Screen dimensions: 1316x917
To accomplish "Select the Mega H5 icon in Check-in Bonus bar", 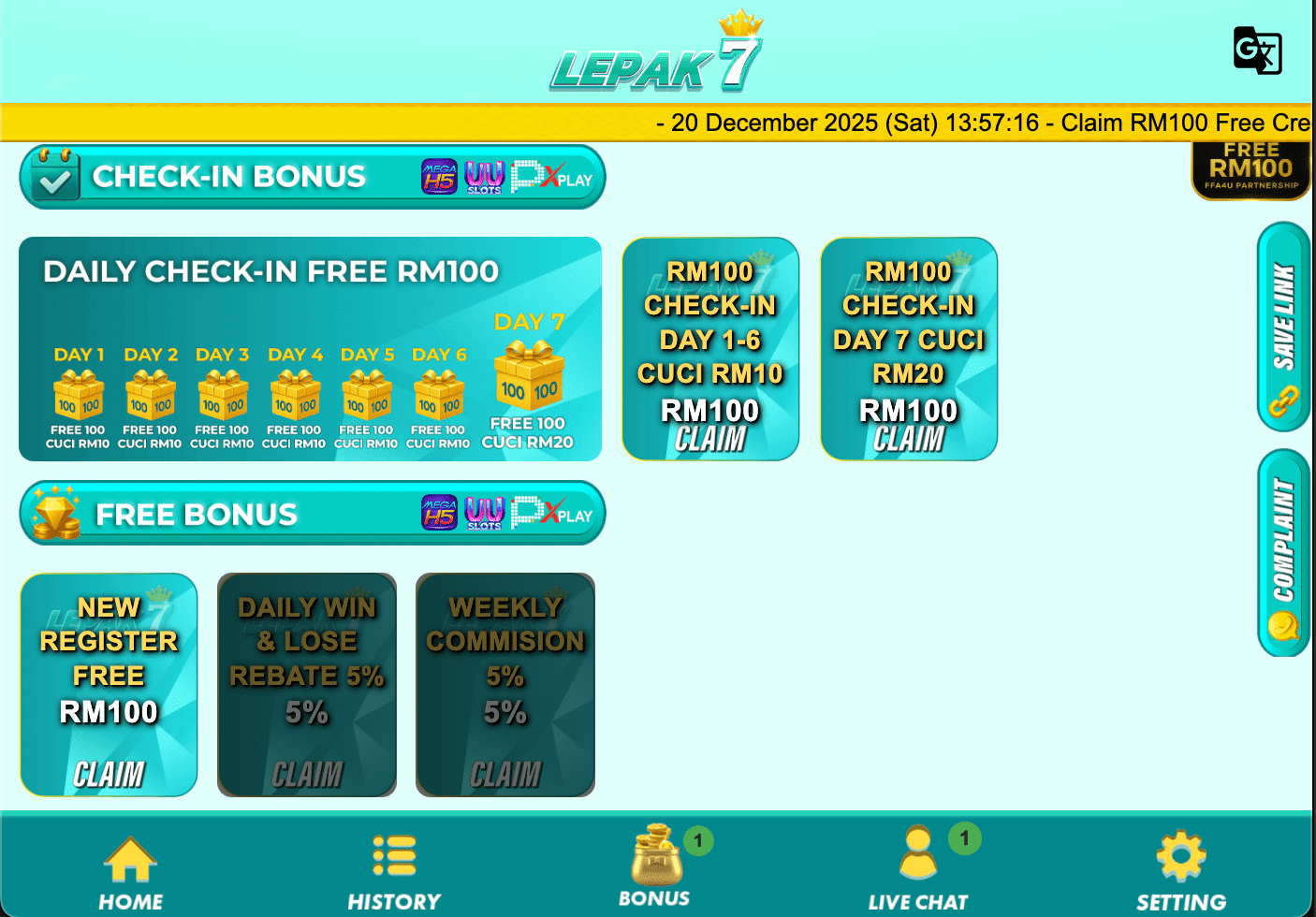I will tap(439, 176).
